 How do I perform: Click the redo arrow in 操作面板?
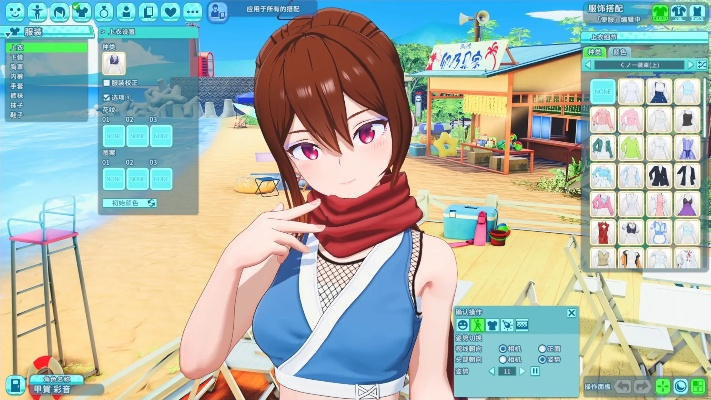(x=642, y=386)
